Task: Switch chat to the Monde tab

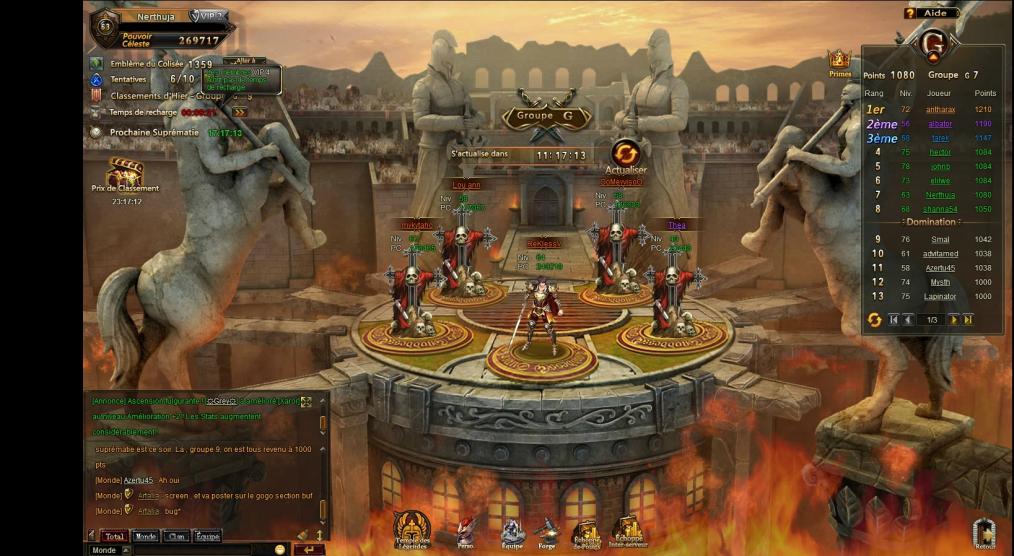Action: [x=146, y=537]
